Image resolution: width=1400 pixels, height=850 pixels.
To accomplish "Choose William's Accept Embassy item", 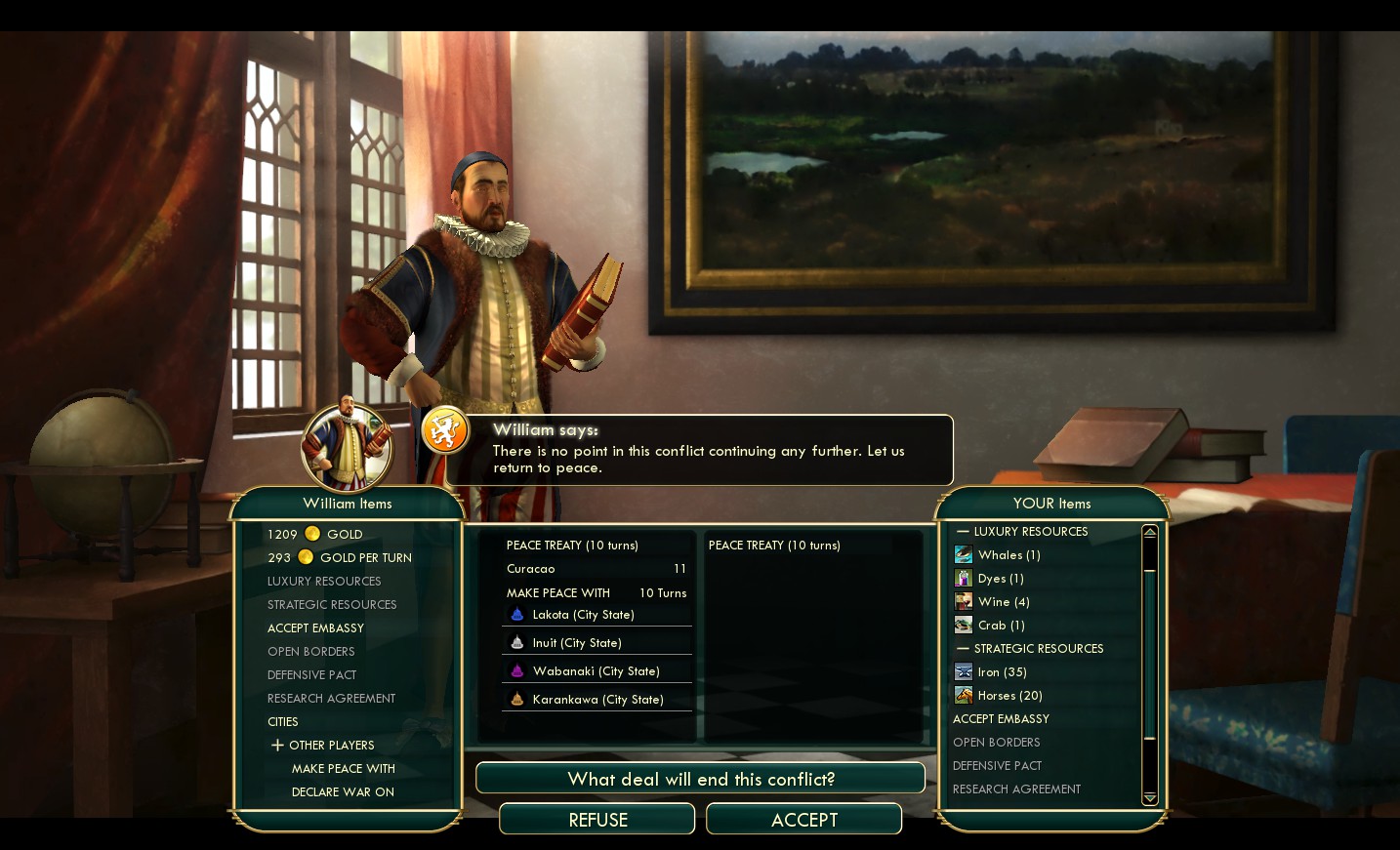I will (x=315, y=627).
